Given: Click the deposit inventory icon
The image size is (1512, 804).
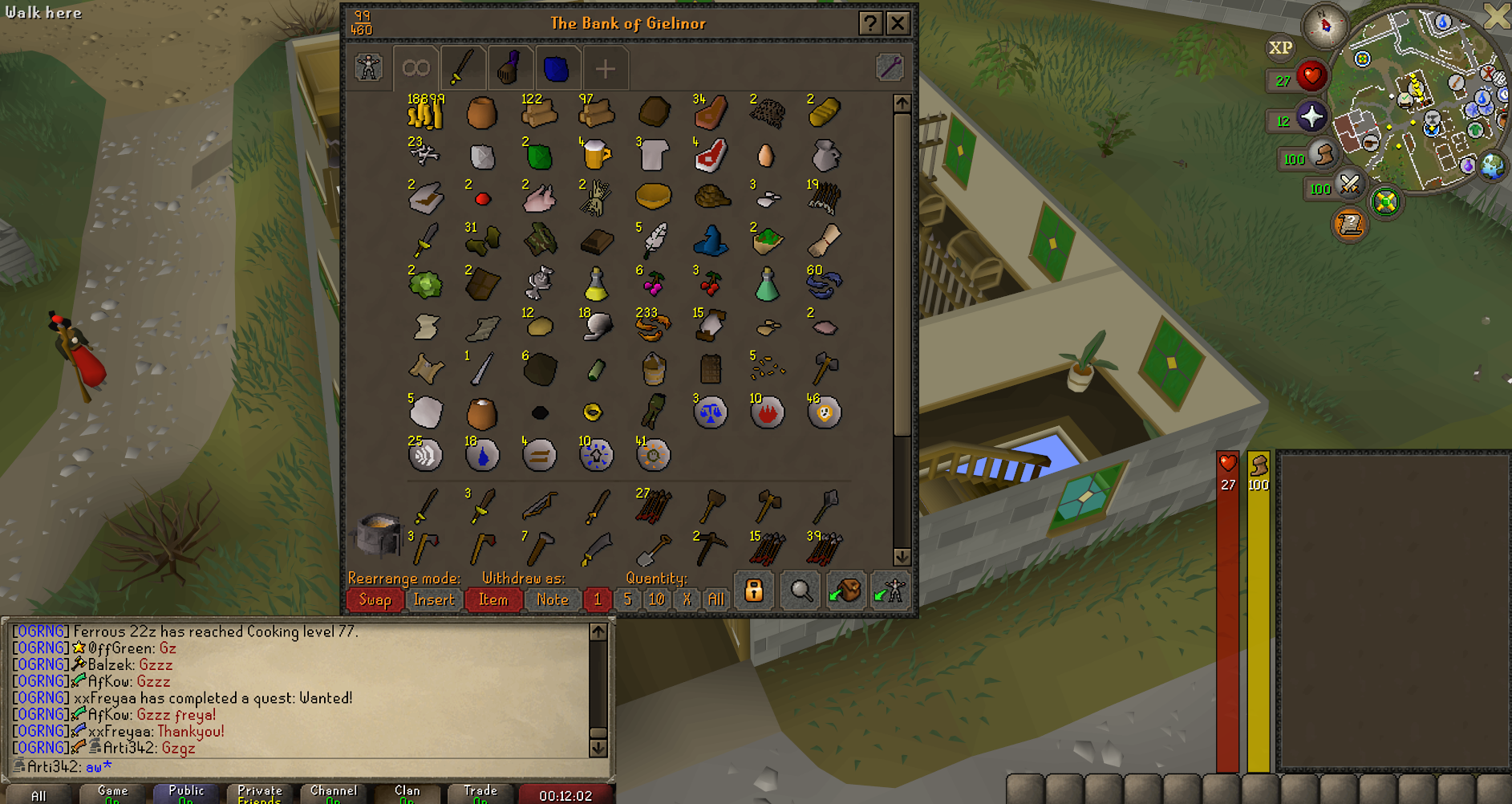Looking at the screenshot, I should pyautogui.click(x=846, y=591).
